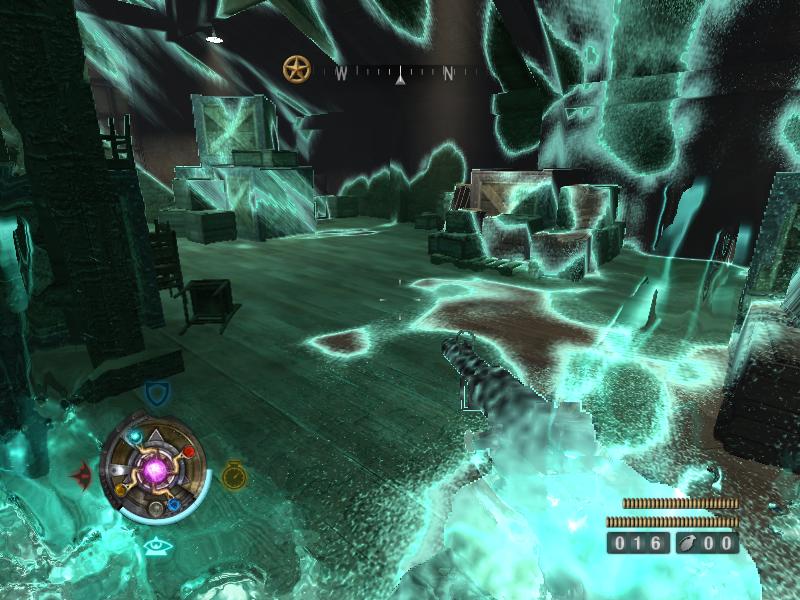The image size is (800, 600).
Task: Activate the blue Shield veil power
Action: point(154,392)
